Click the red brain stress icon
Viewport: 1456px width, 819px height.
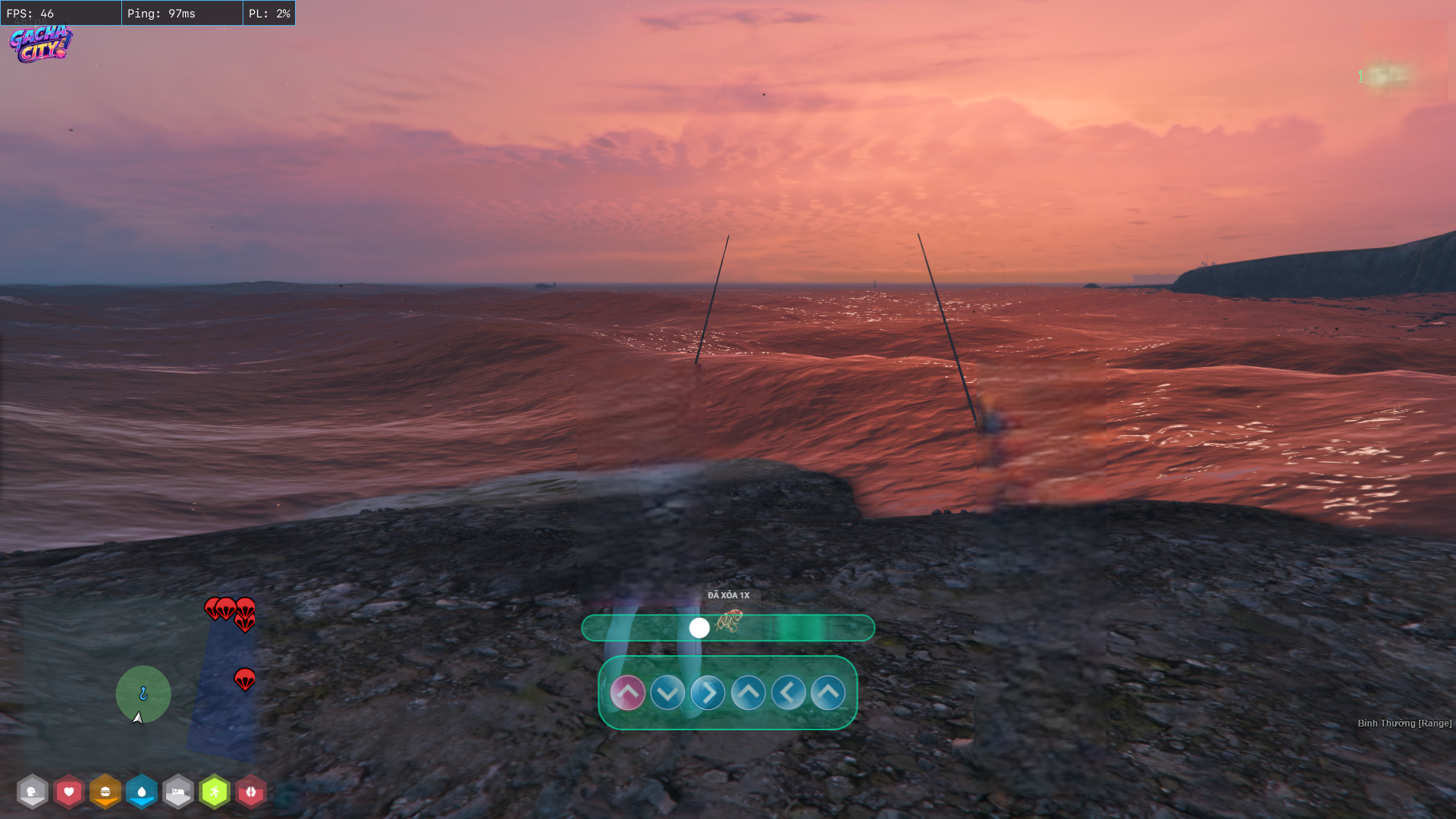pos(251,792)
